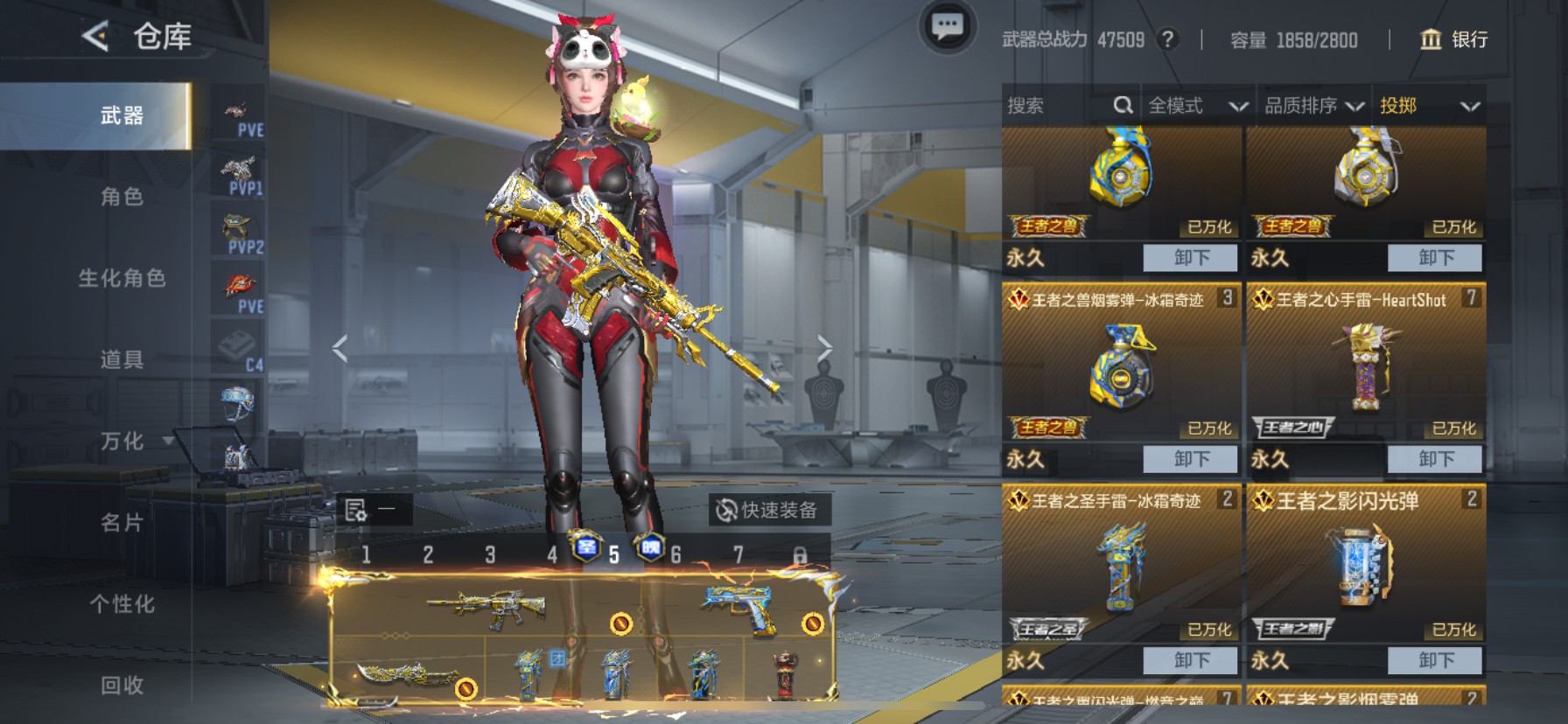Show help for 武器总战力
1568x724 pixels.
[1167, 39]
